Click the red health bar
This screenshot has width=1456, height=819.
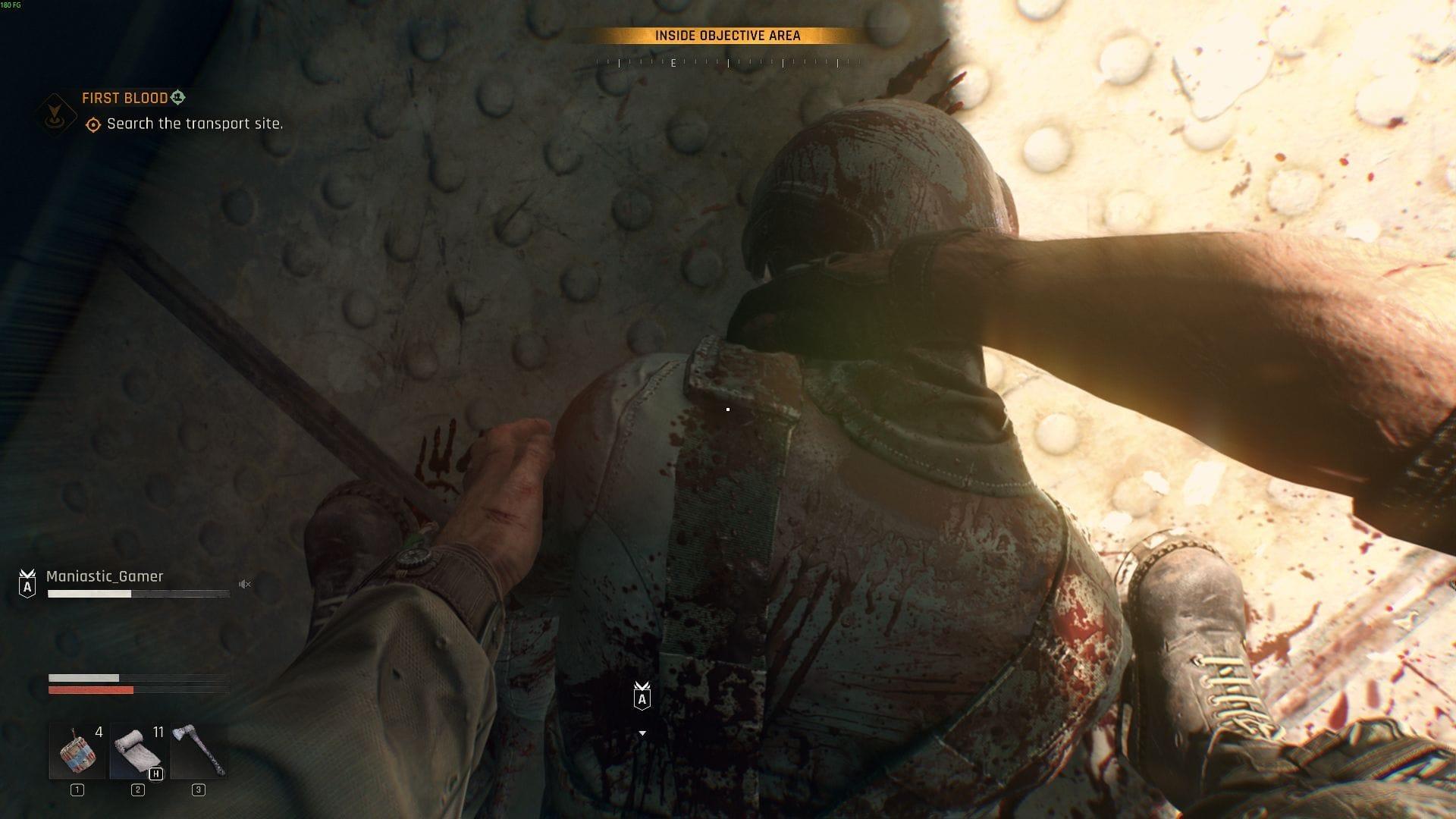tap(89, 690)
